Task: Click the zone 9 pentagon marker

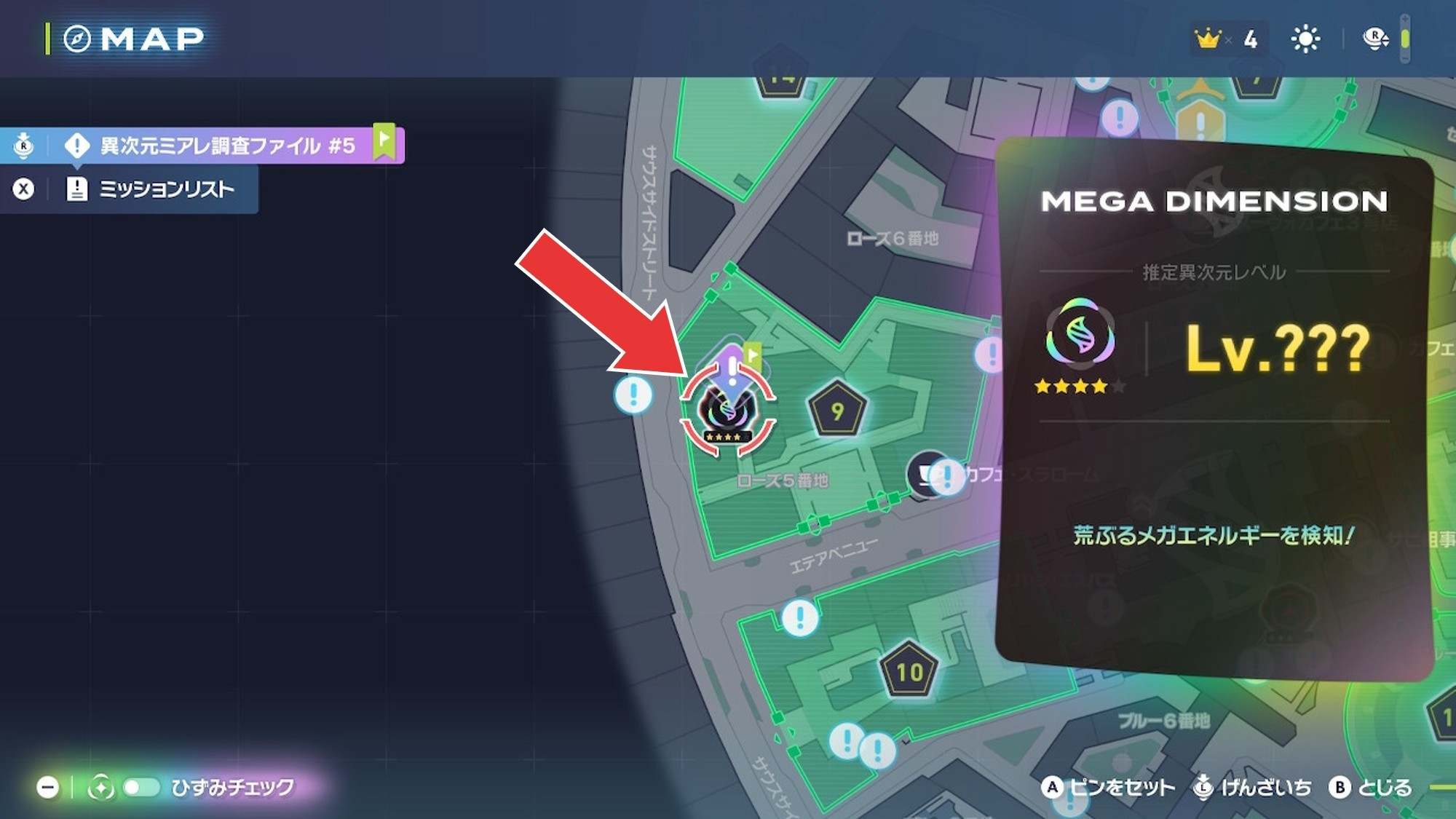Action: pos(837,411)
